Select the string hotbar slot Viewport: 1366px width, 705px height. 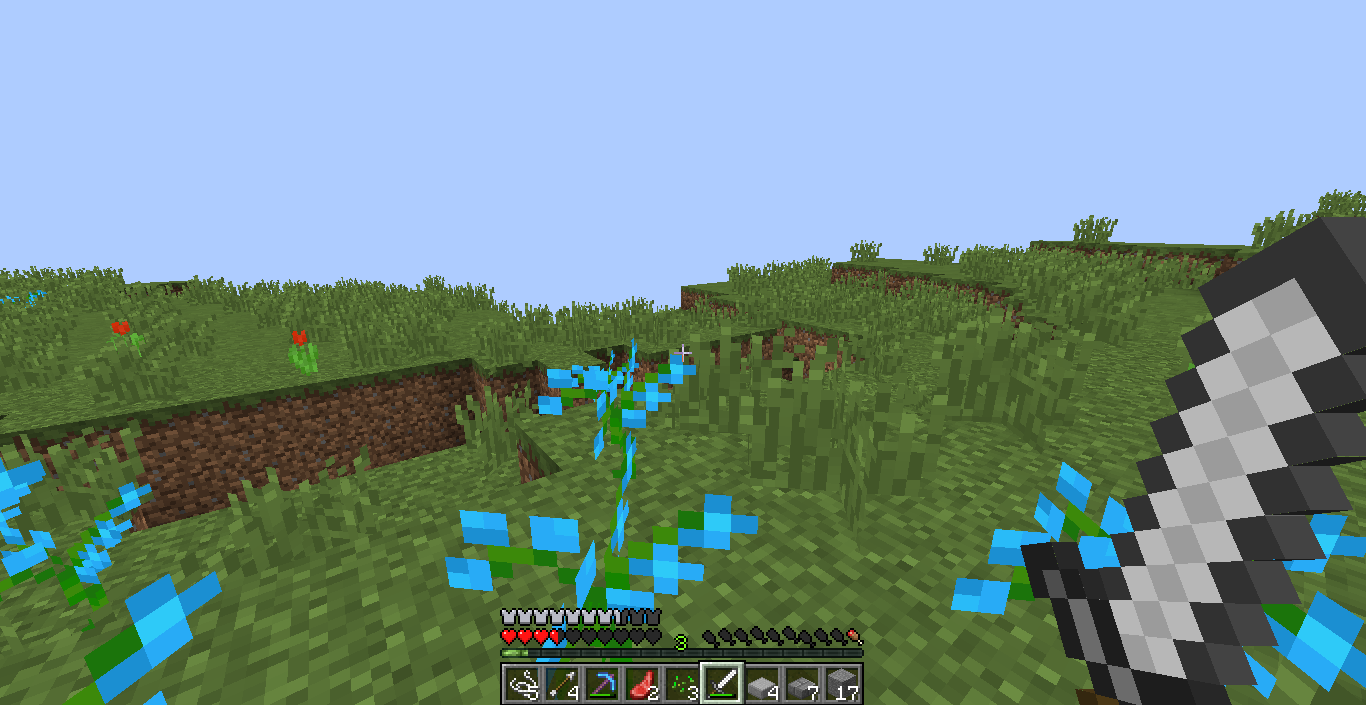click(x=521, y=684)
